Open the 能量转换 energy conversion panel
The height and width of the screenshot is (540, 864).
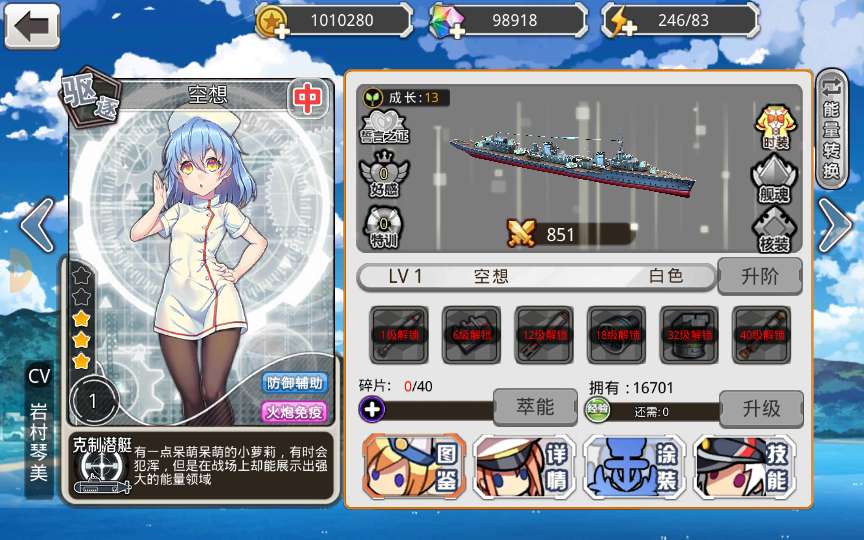tap(832, 128)
